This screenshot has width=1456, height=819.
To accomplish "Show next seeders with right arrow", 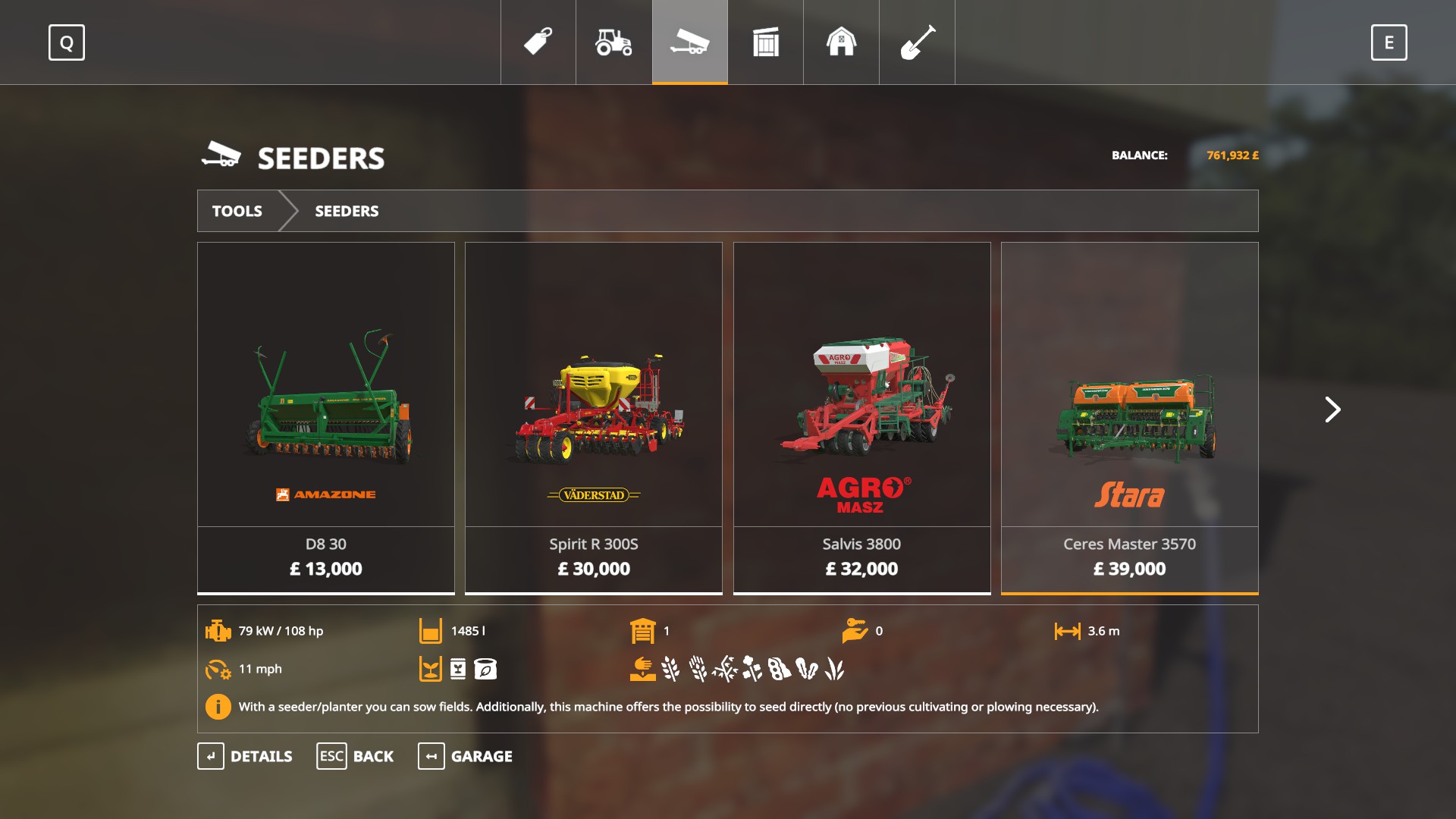I will pyautogui.click(x=1332, y=409).
